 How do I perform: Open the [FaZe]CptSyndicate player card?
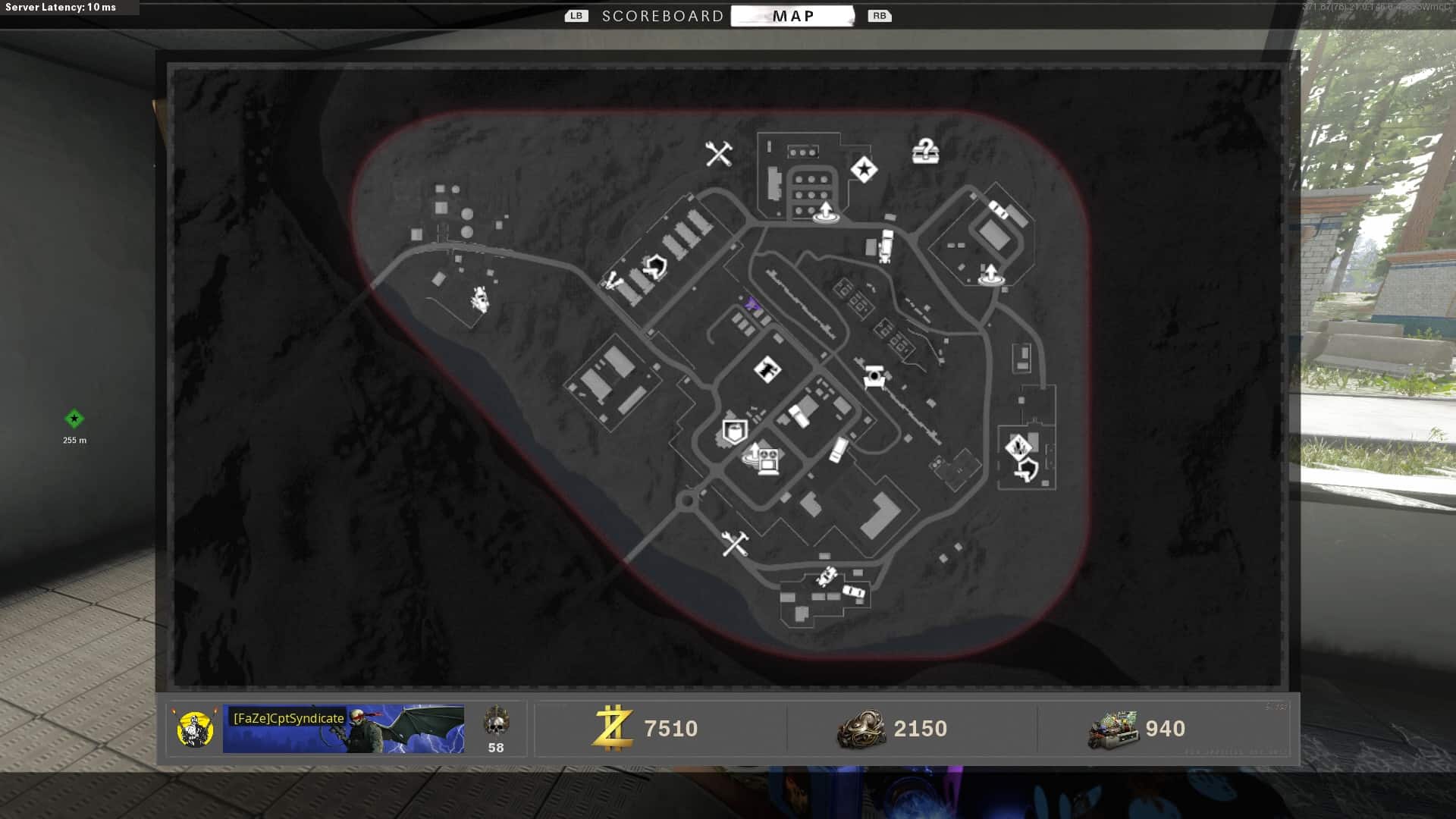tap(343, 729)
